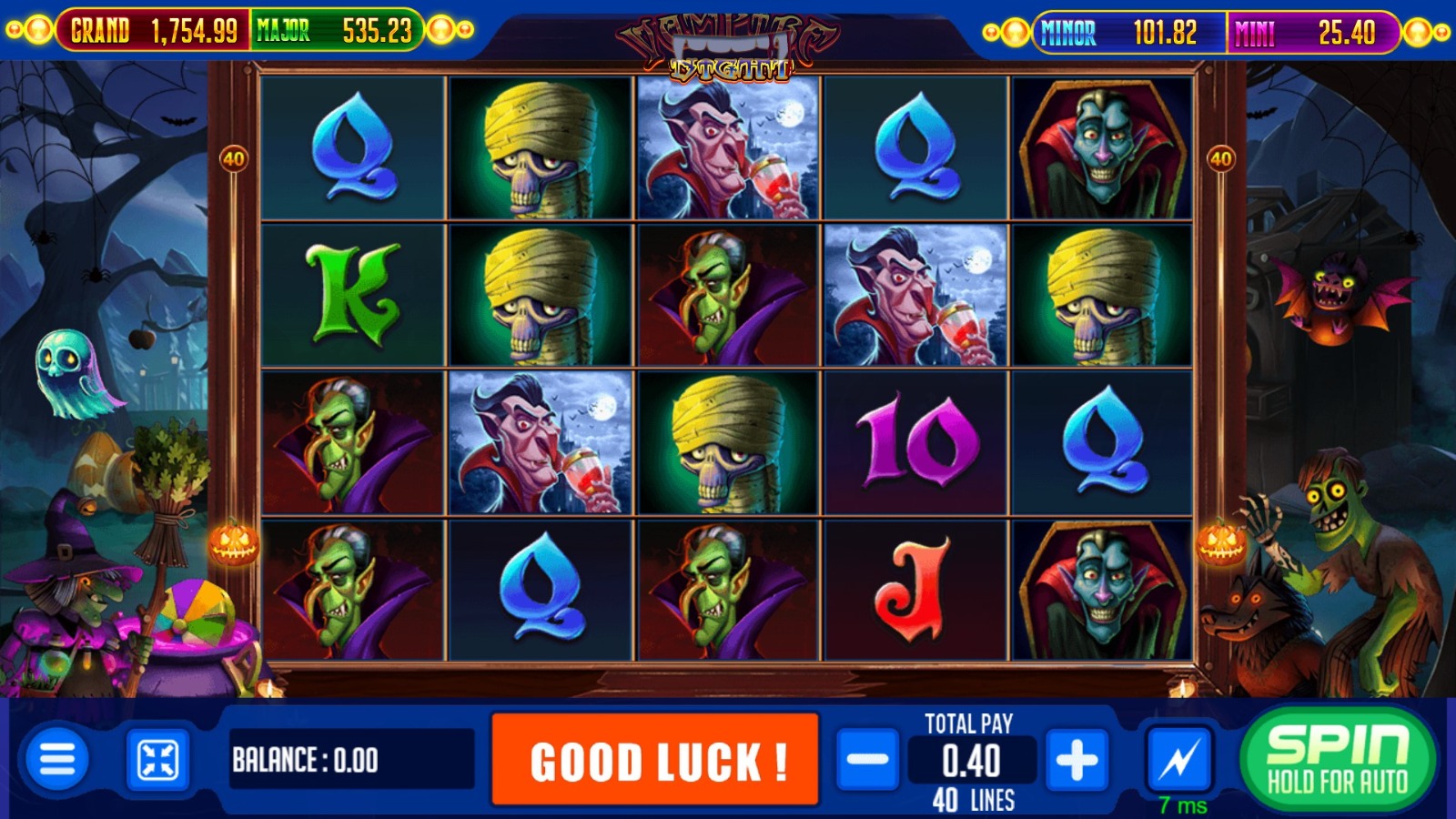Screen dimensions: 1456x819
Task: Increase total pay with the plus button
Action: pyautogui.click(x=1077, y=759)
